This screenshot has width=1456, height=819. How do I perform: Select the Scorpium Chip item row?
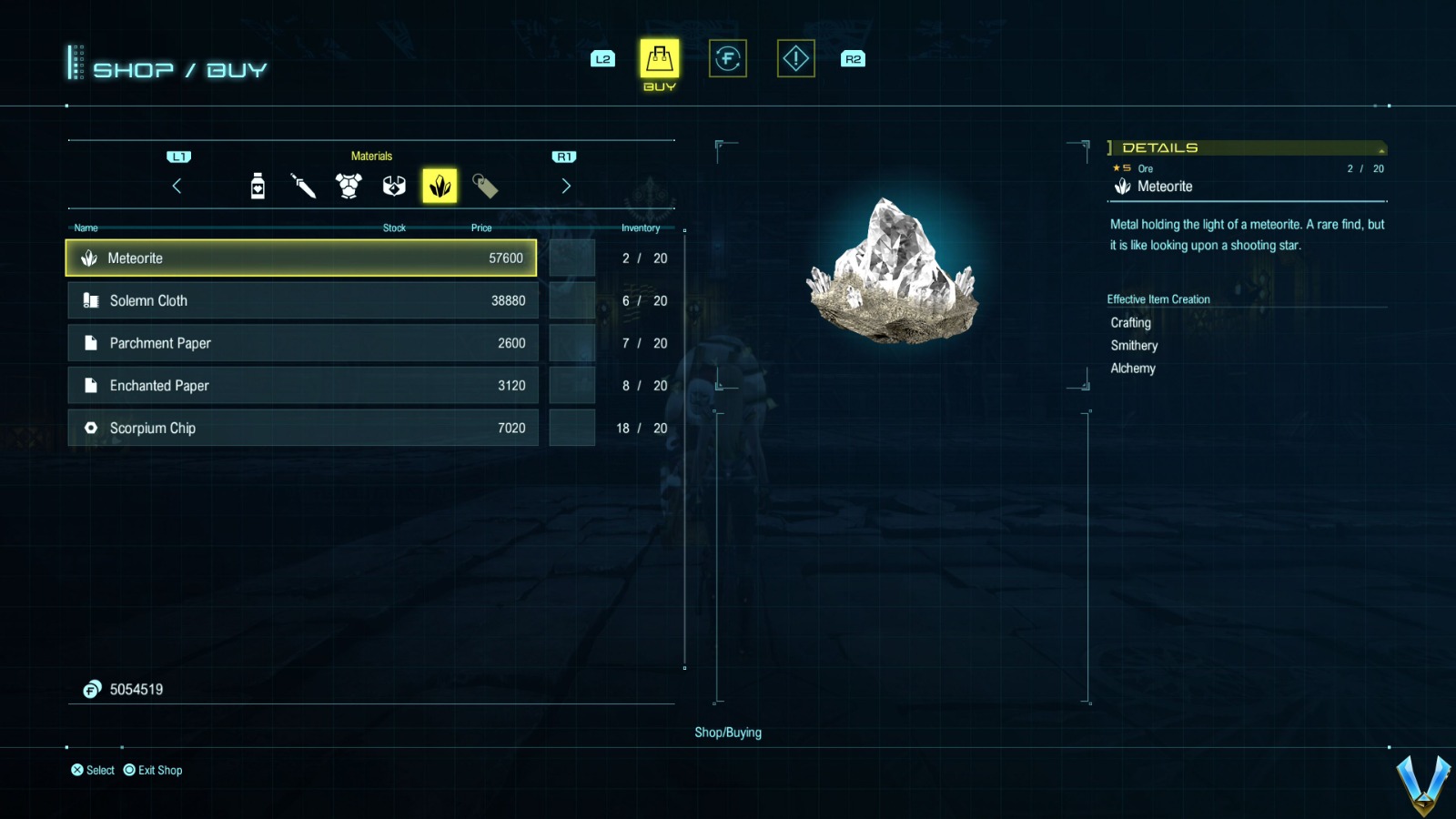pyautogui.click(x=303, y=428)
